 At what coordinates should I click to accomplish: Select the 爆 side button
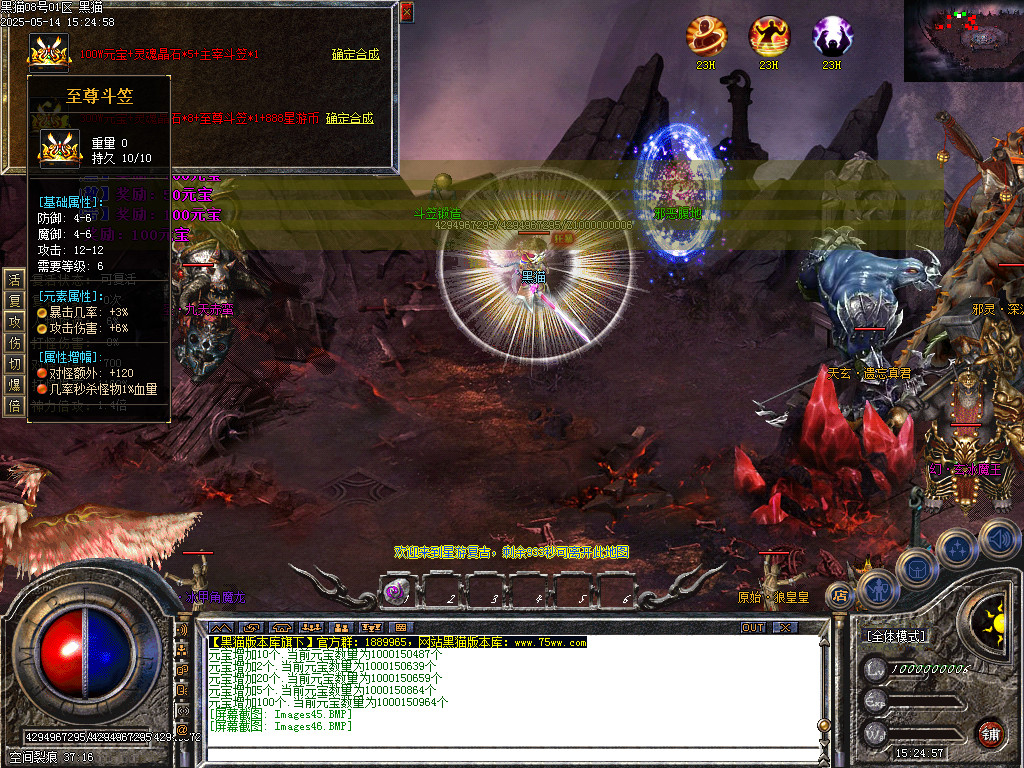tap(14, 384)
